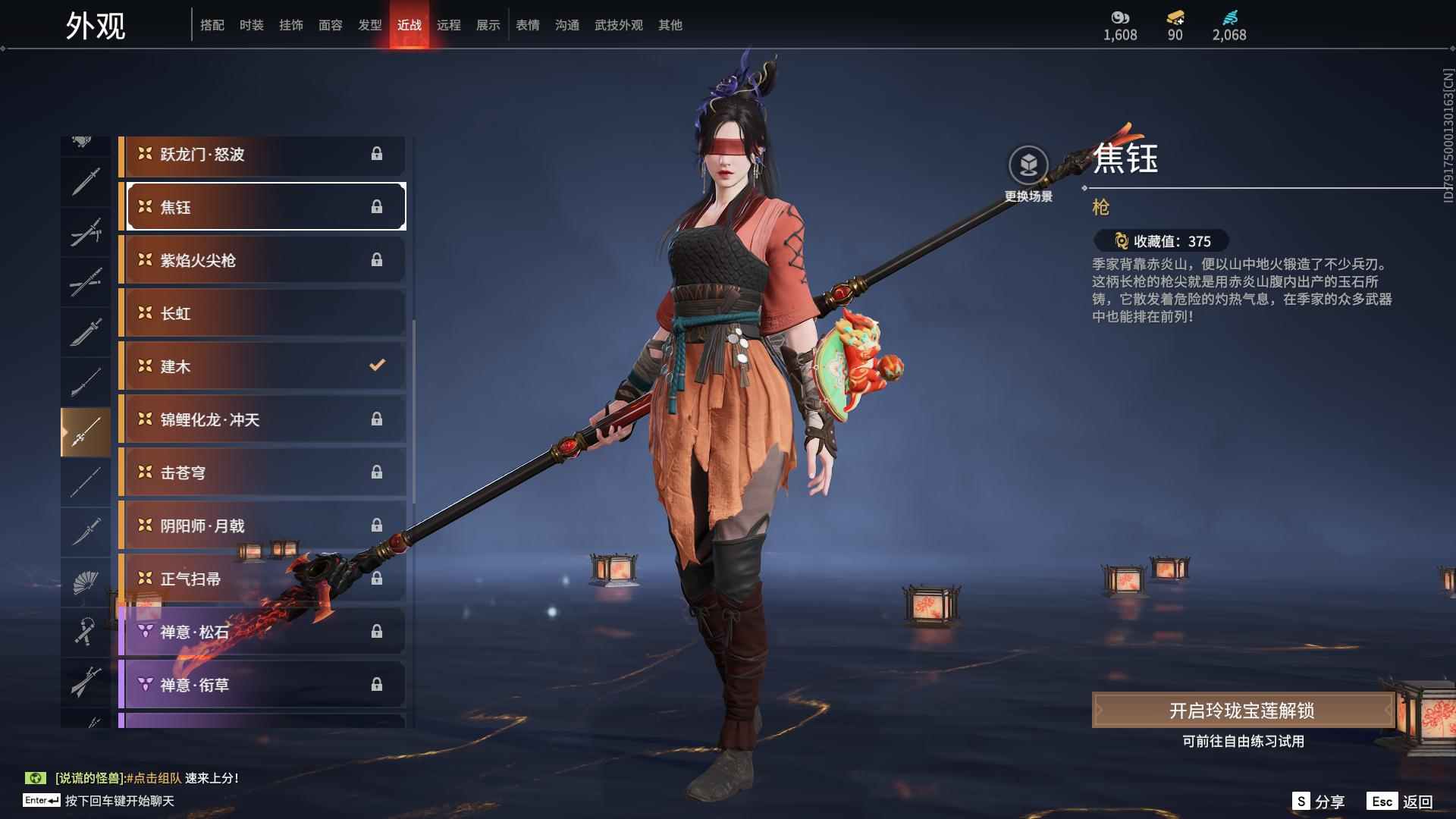Click the lock icon on 焦钰 entry
Screen dimensions: 1456x819
tap(377, 206)
